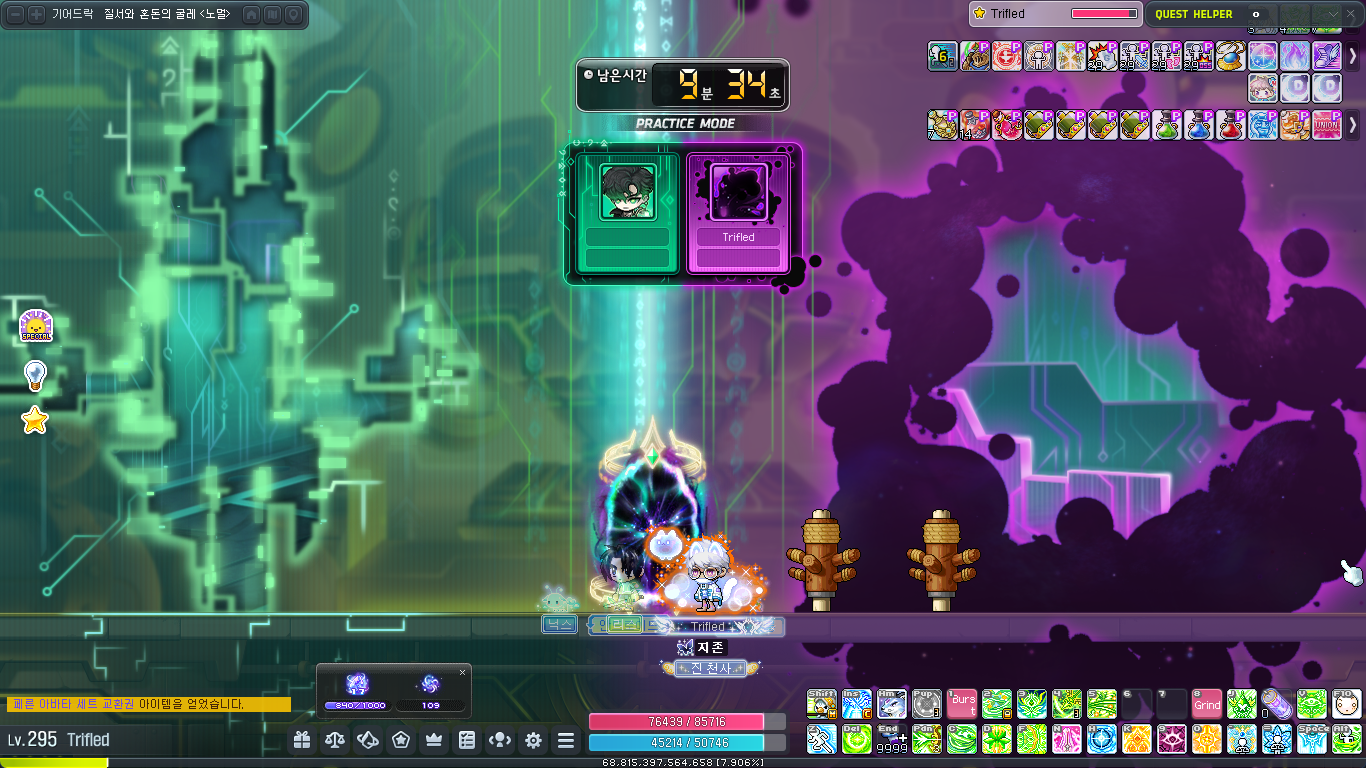Open the gear-shaped settings menu
The height and width of the screenshot is (768, 1366).
coord(533,740)
